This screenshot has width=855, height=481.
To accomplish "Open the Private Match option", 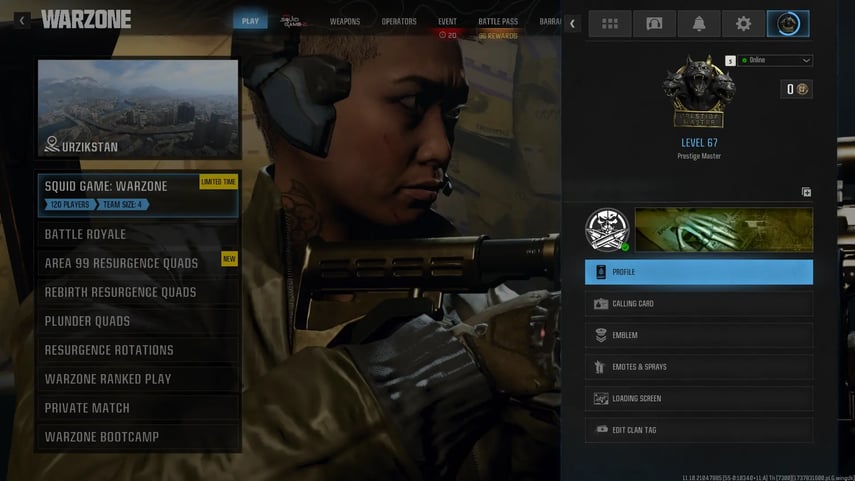I will tap(137, 408).
